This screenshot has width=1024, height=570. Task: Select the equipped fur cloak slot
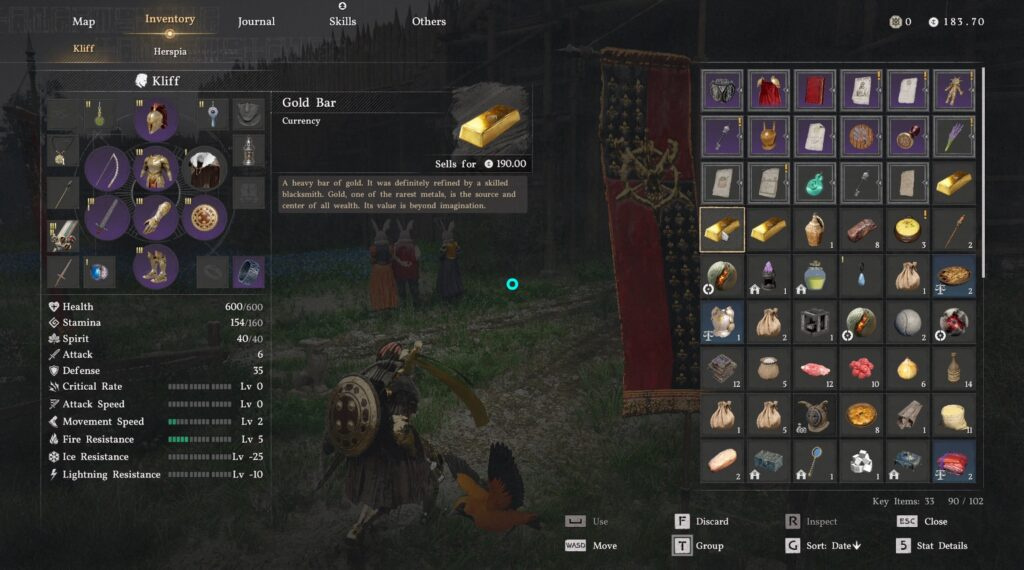pos(205,169)
